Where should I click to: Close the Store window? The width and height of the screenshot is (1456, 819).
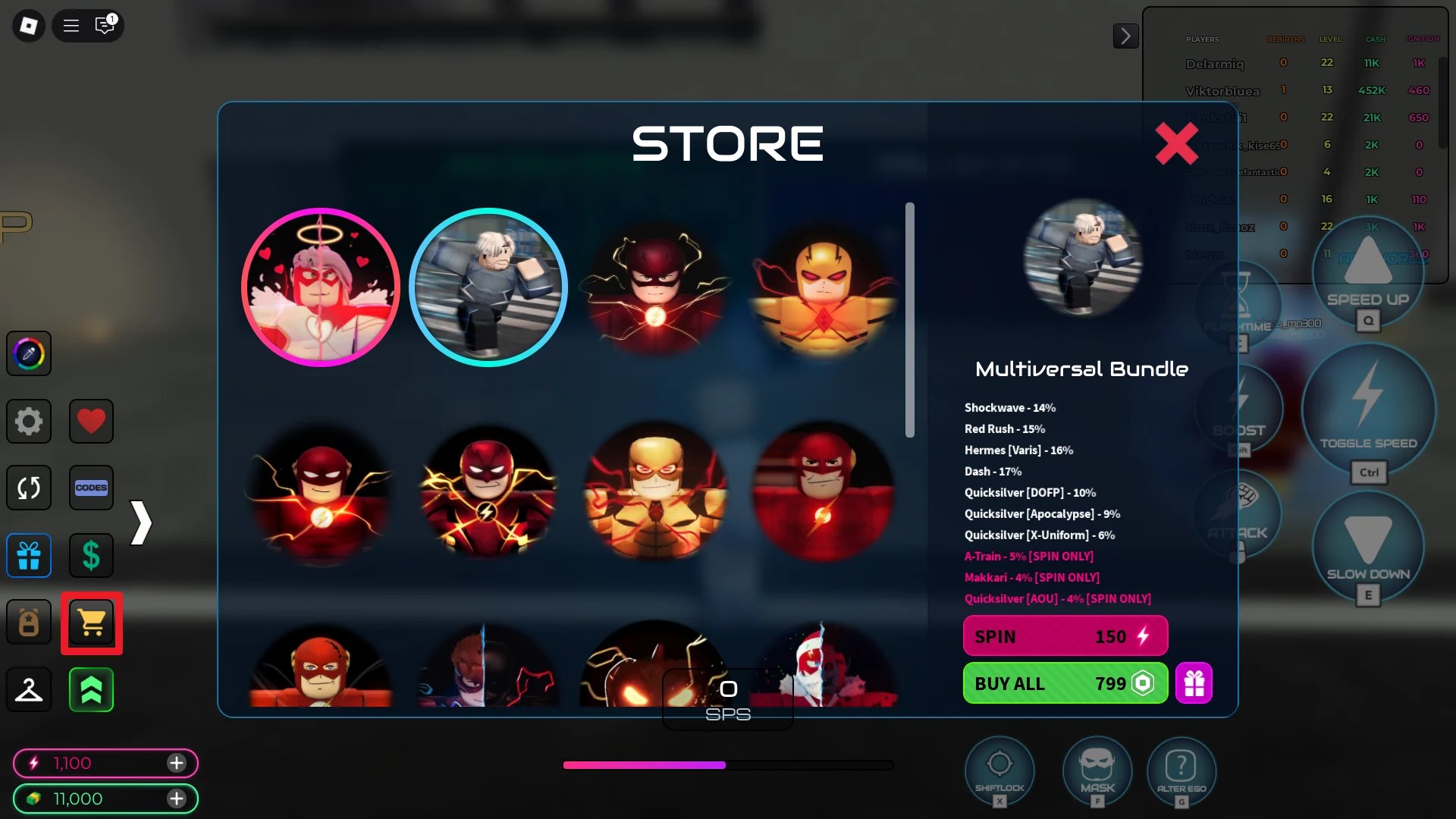click(x=1176, y=143)
